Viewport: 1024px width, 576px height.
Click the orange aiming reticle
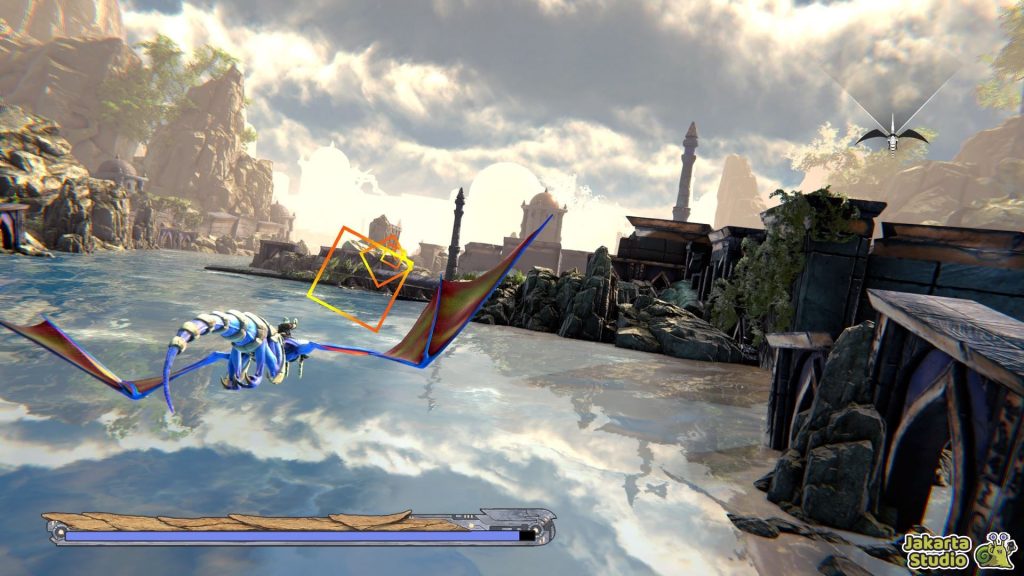click(x=361, y=278)
